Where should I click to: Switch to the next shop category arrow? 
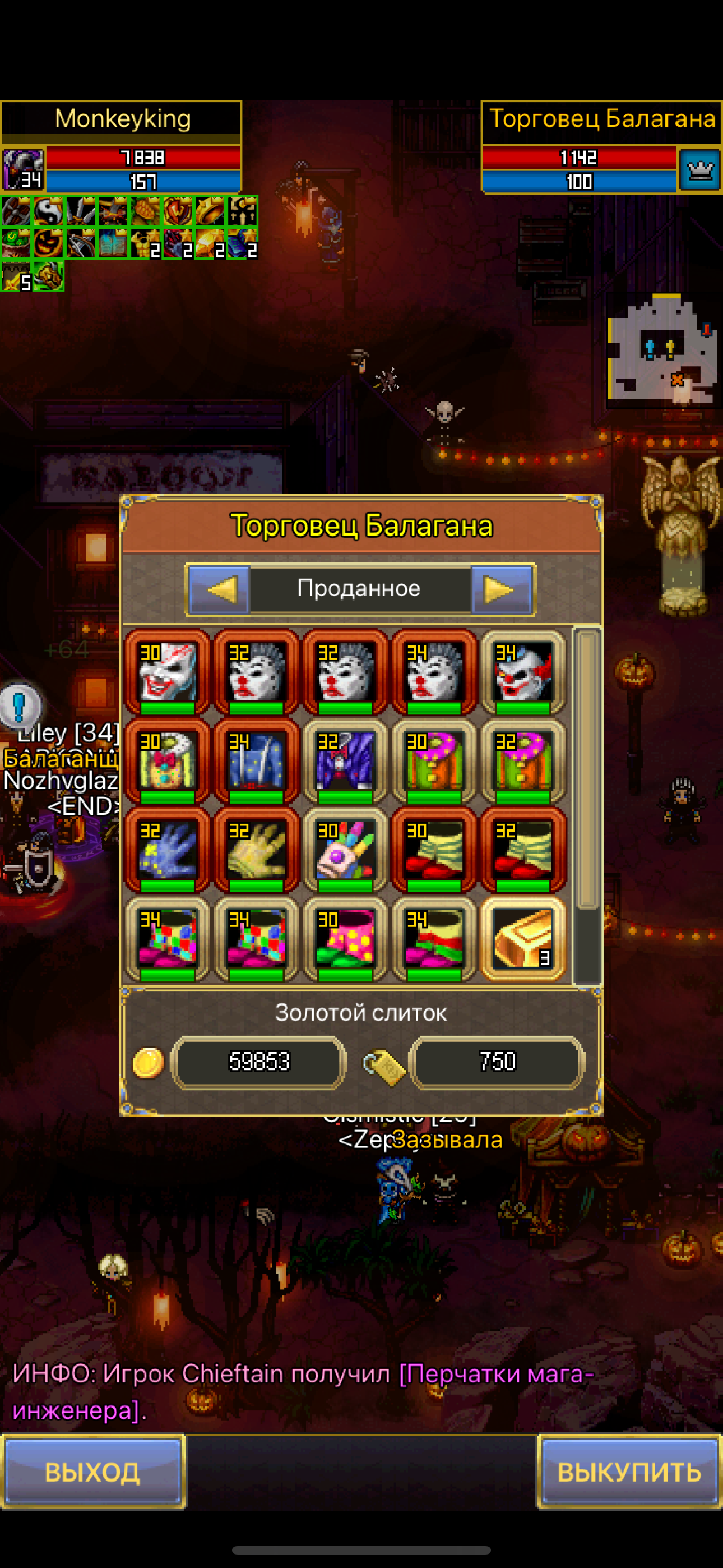pyautogui.click(x=501, y=589)
